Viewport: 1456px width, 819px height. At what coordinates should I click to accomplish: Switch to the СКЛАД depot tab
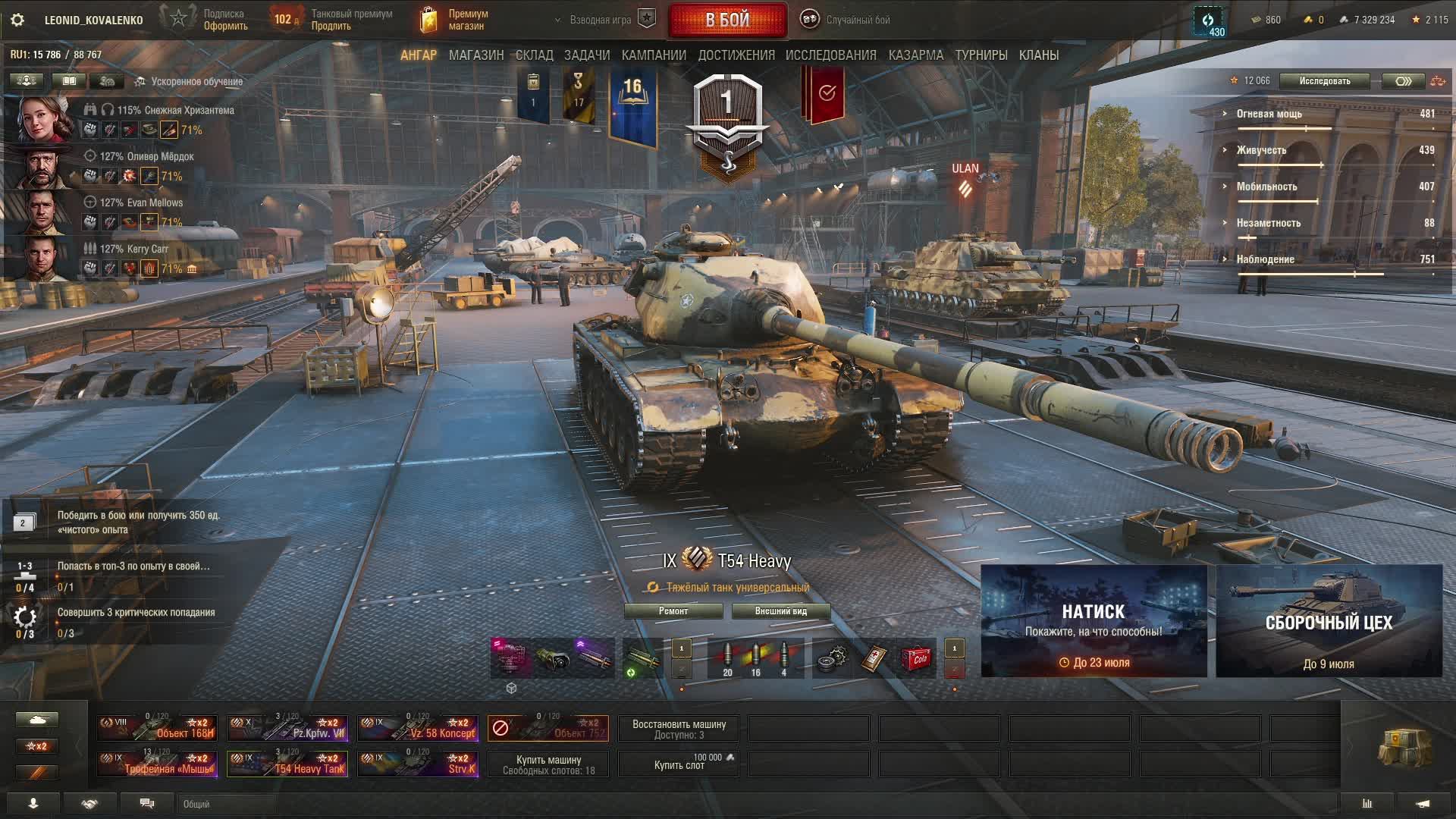(x=534, y=55)
